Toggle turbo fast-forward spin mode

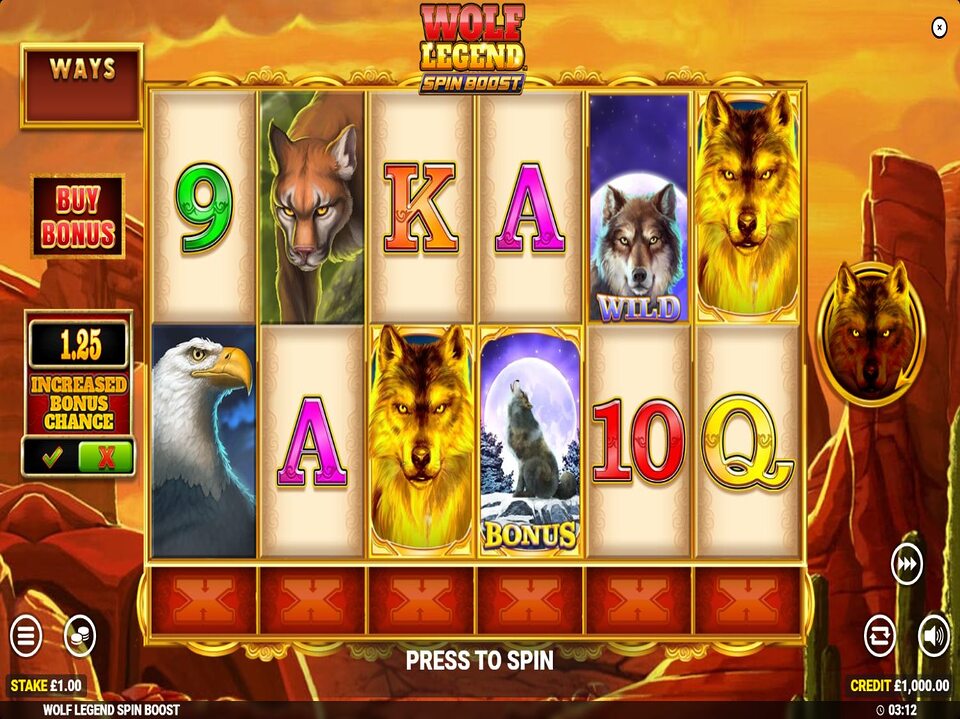[906, 565]
